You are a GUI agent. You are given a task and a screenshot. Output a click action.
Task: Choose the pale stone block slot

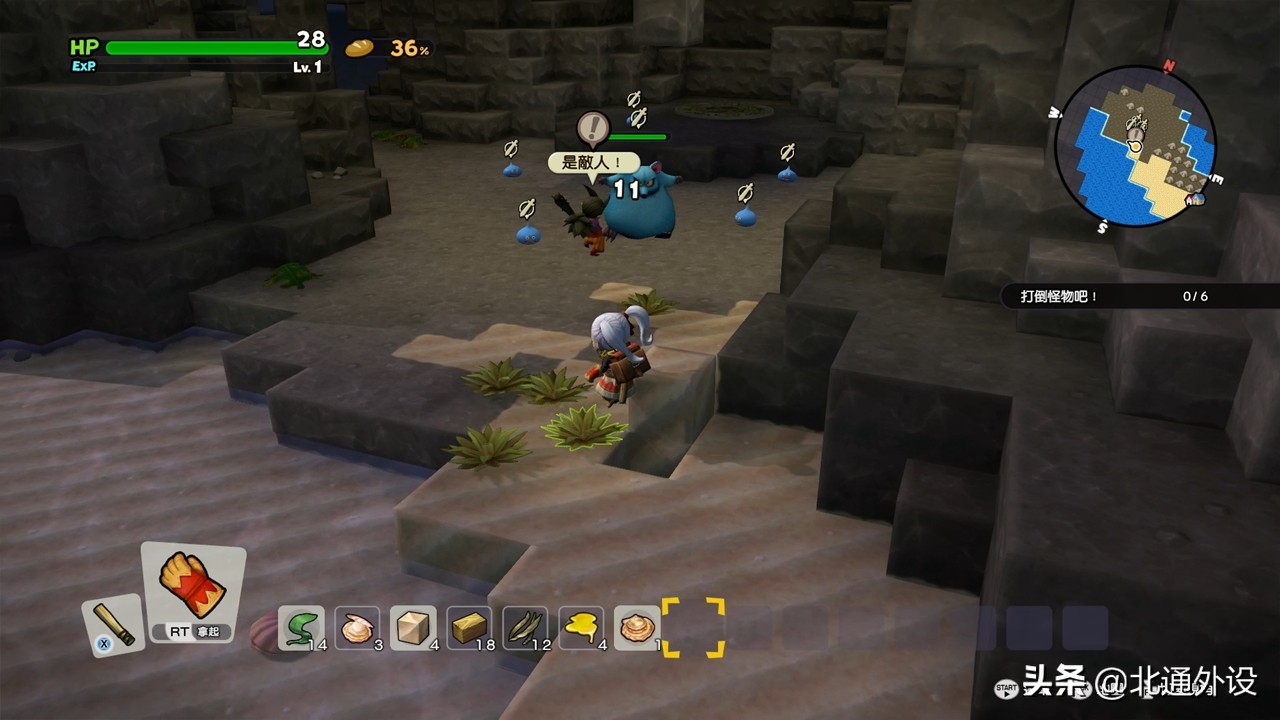pyautogui.click(x=413, y=628)
